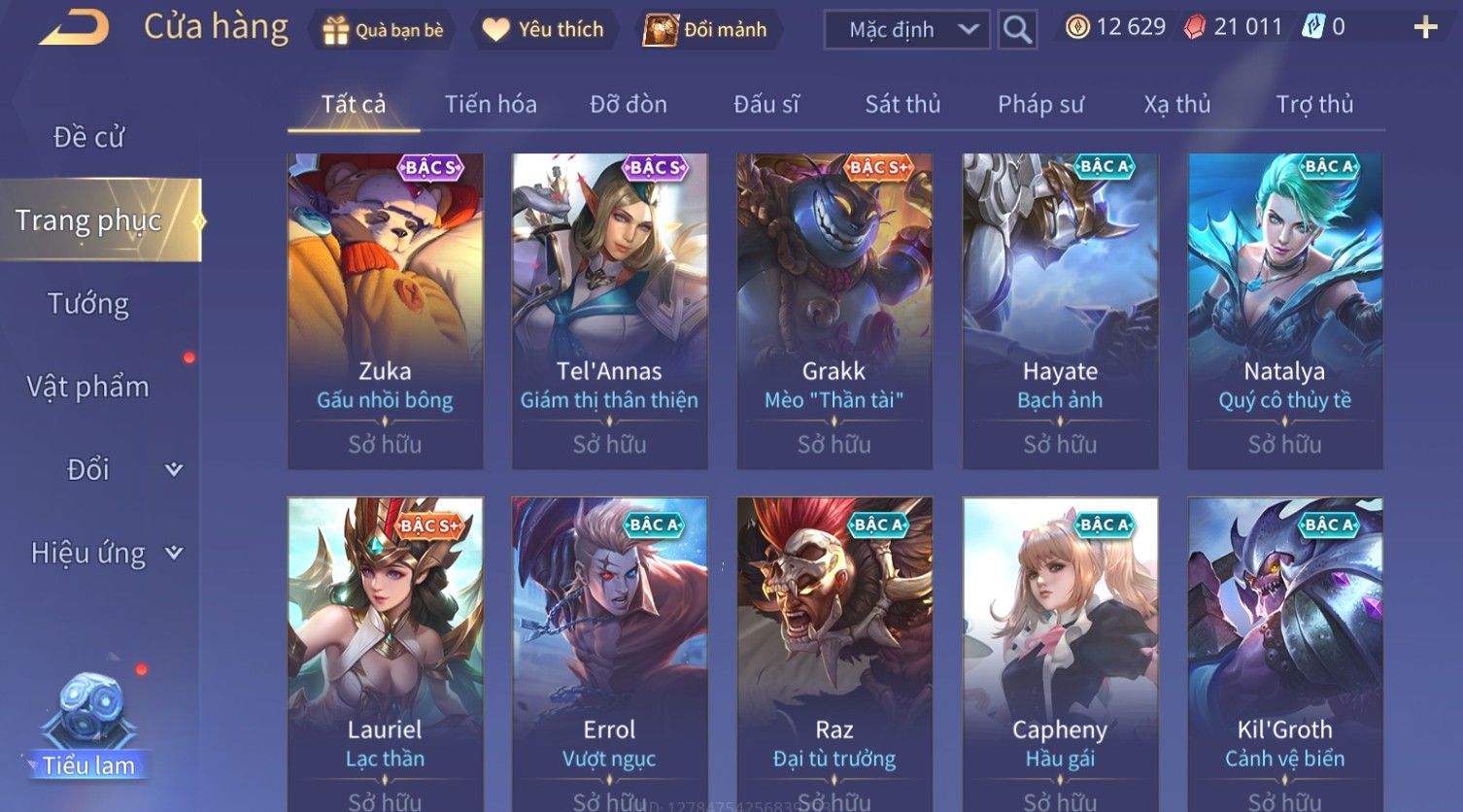The height and width of the screenshot is (812, 1463).
Task: Select the Pháp sư tab
Action: point(1040,104)
